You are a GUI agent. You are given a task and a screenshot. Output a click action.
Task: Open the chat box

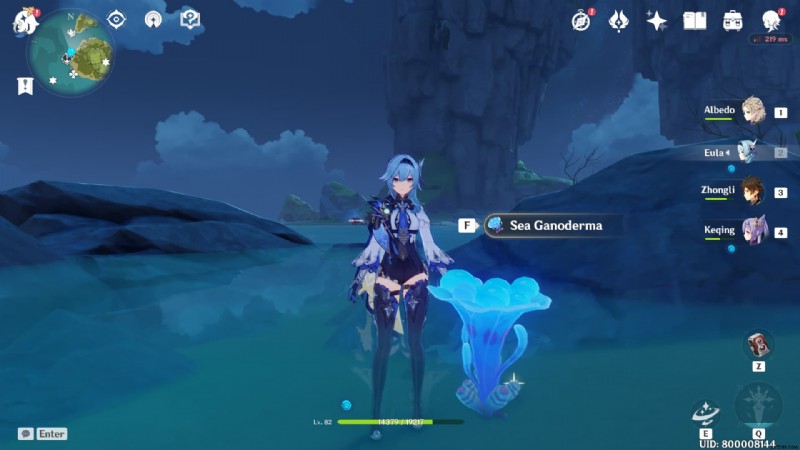point(26,434)
